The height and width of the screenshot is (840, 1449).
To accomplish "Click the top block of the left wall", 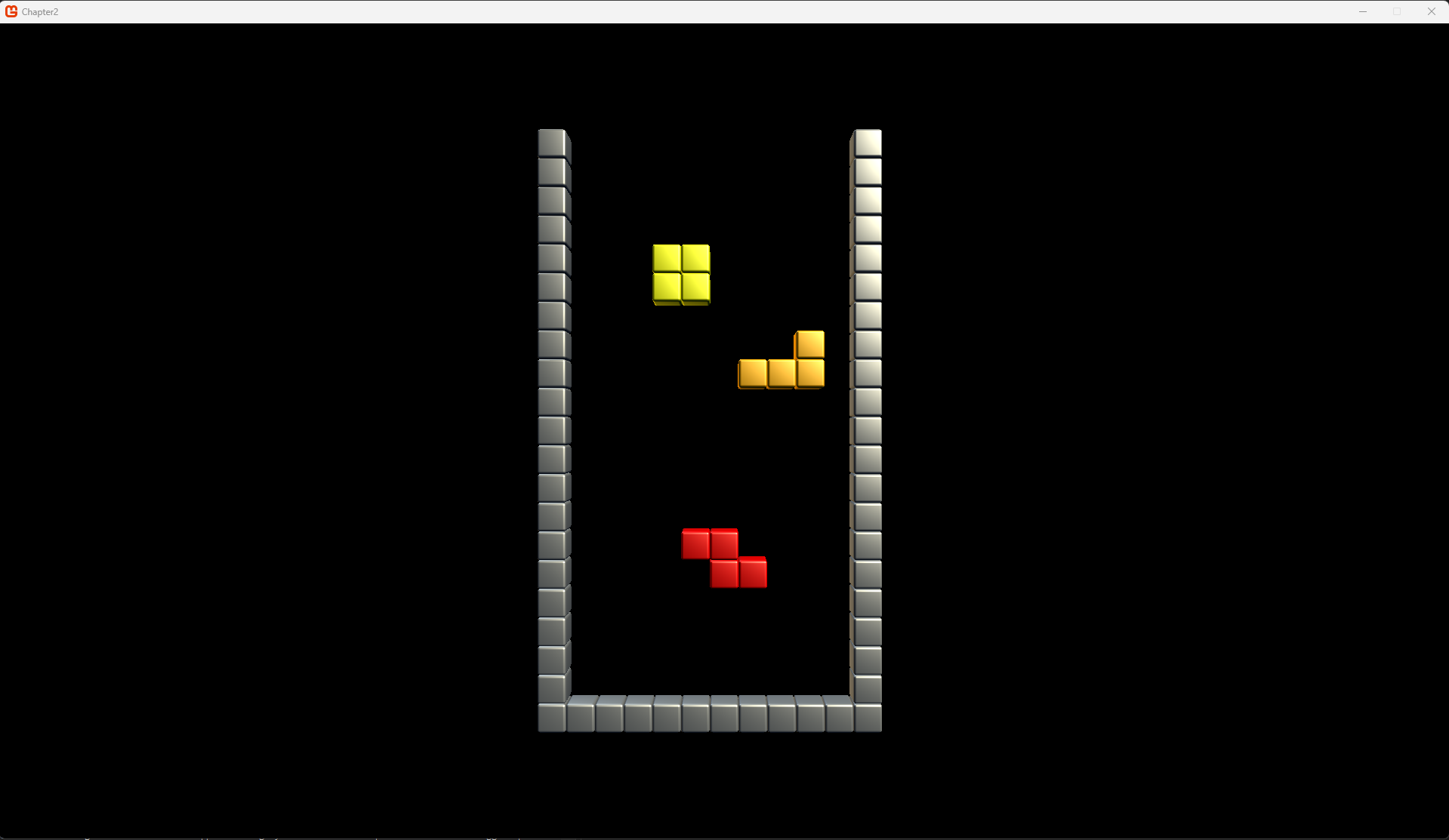I will tap(553, 143).
